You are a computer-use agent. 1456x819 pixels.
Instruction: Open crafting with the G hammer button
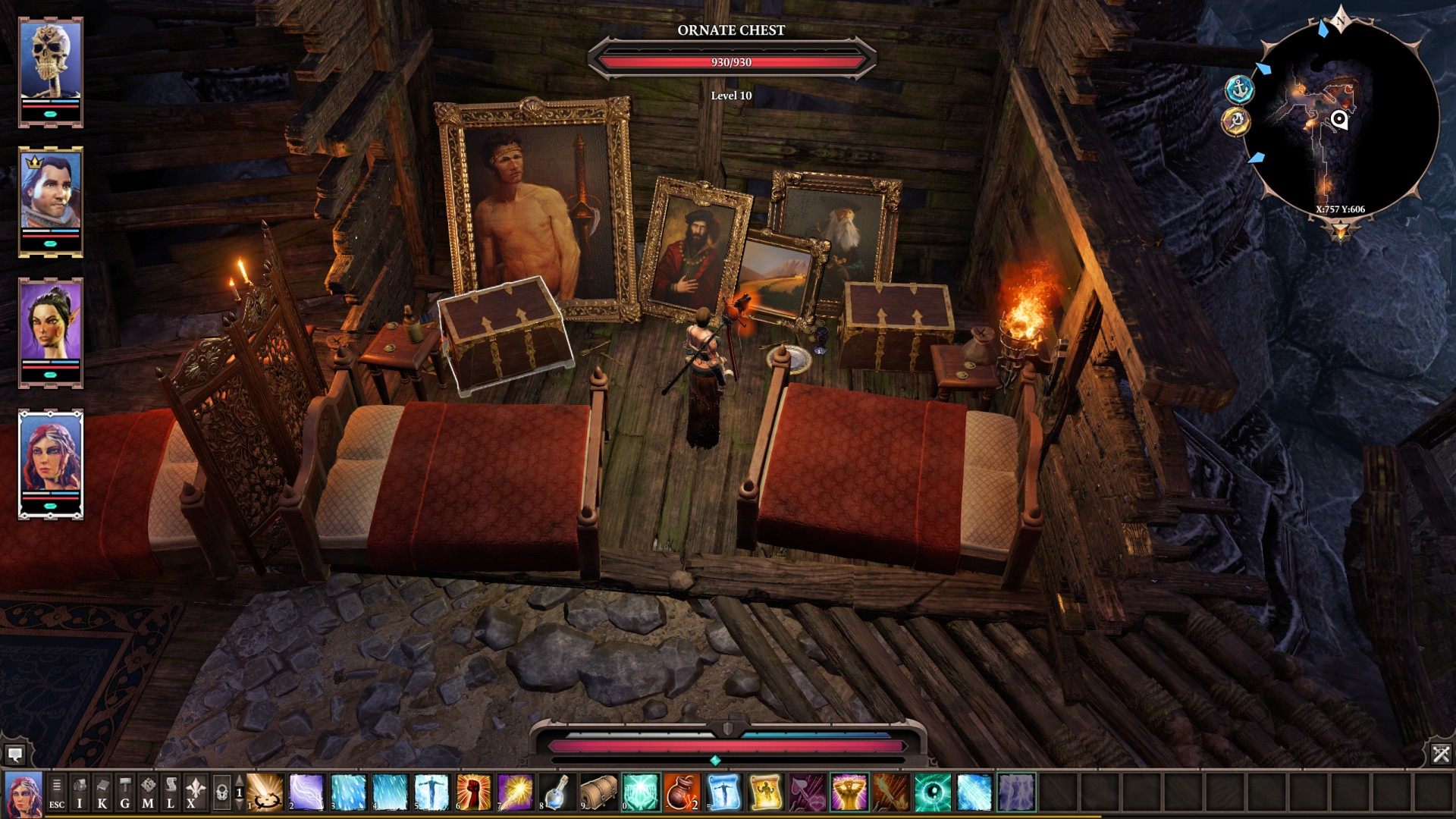click(125, 792)
